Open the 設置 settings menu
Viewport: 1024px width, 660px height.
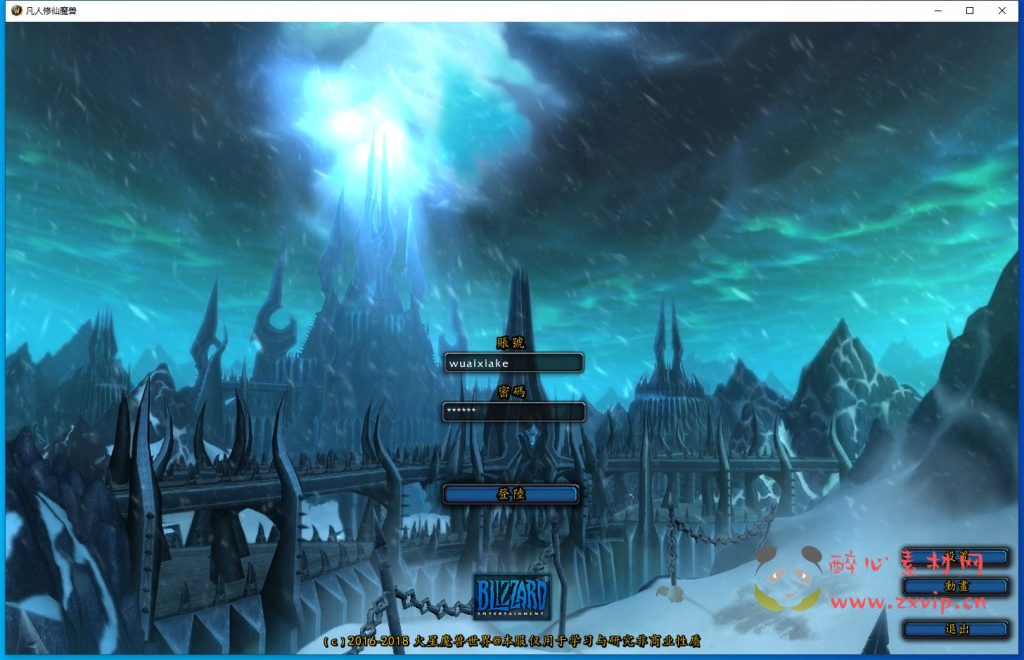(955, 558)
